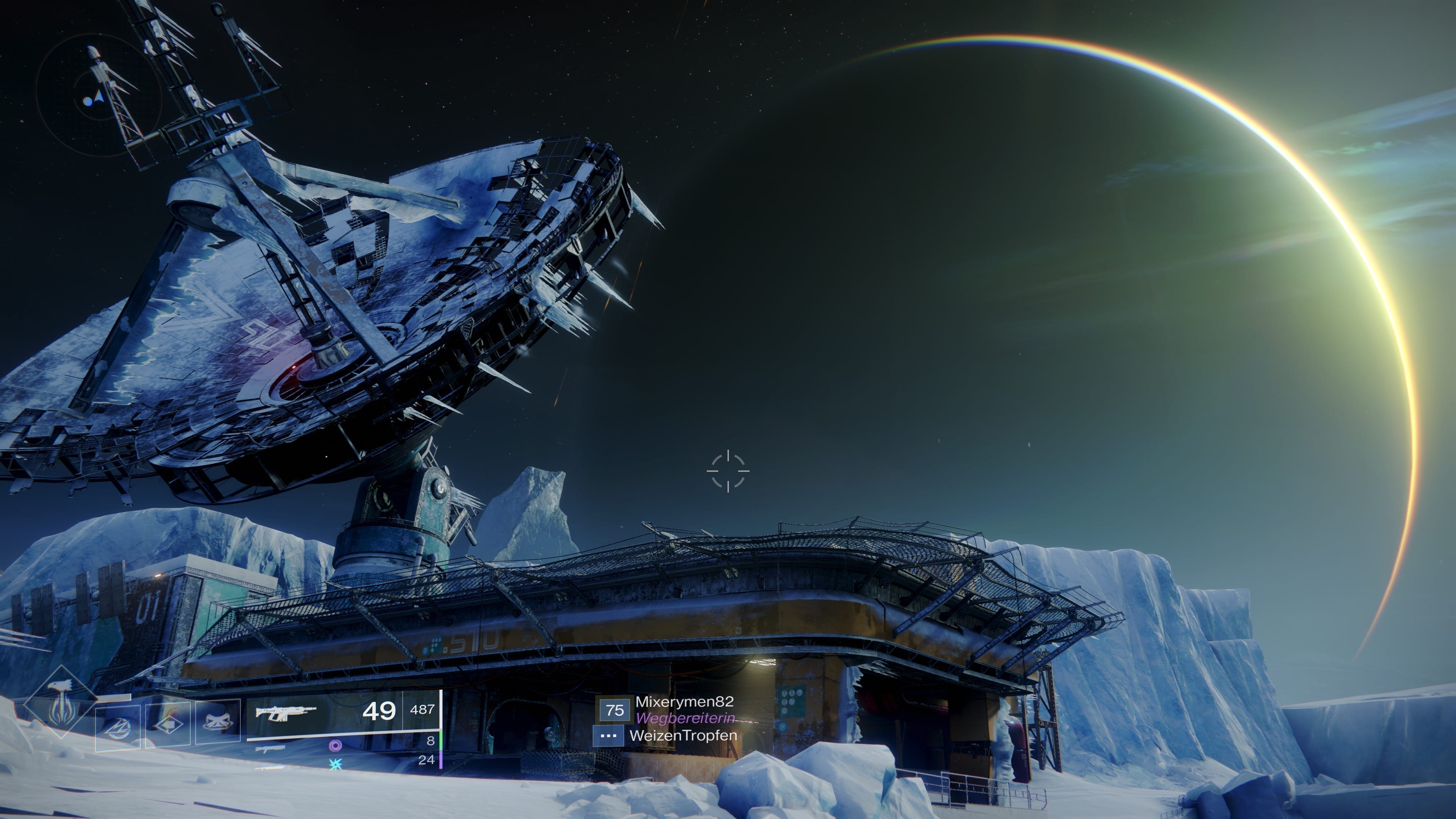Use the melee ability icon
1456x819 pixels.
[168, 726]
